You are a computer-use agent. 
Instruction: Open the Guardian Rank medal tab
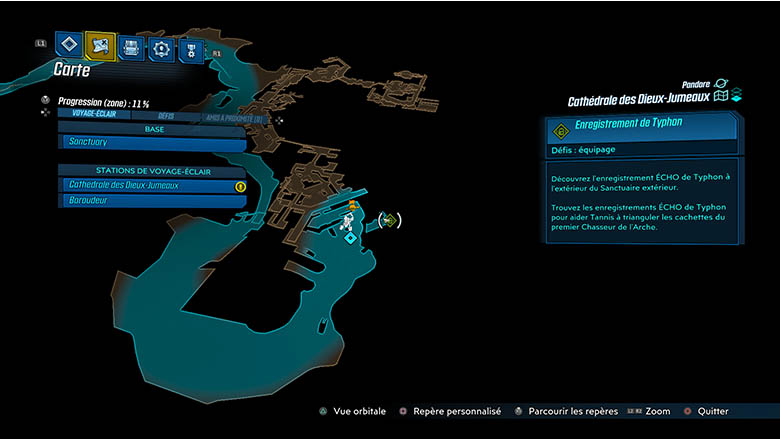tap(190, 48)
